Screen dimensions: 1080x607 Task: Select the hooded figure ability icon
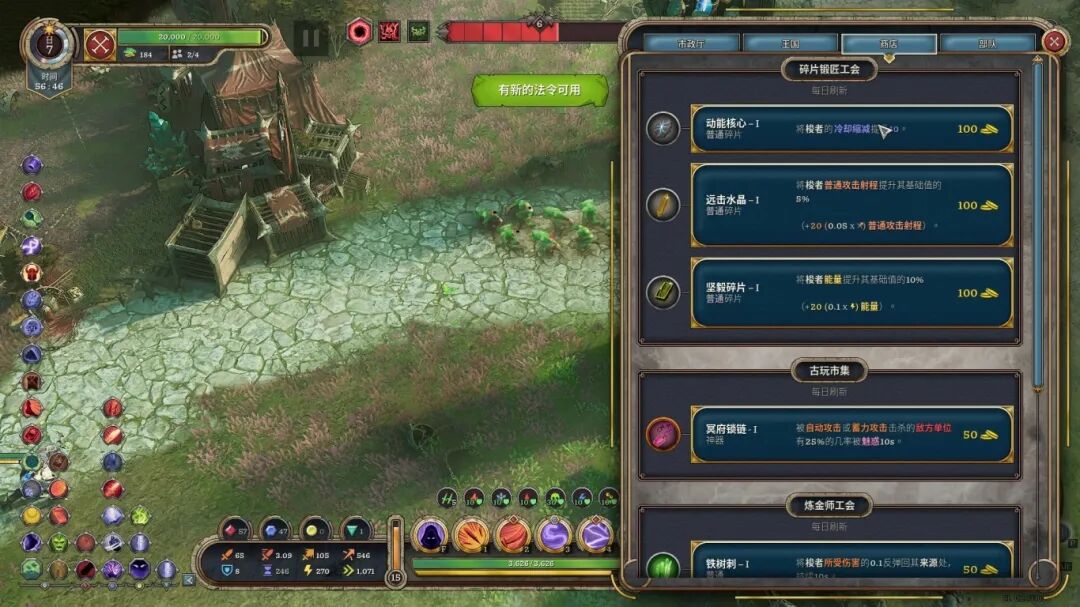(430, 536)
